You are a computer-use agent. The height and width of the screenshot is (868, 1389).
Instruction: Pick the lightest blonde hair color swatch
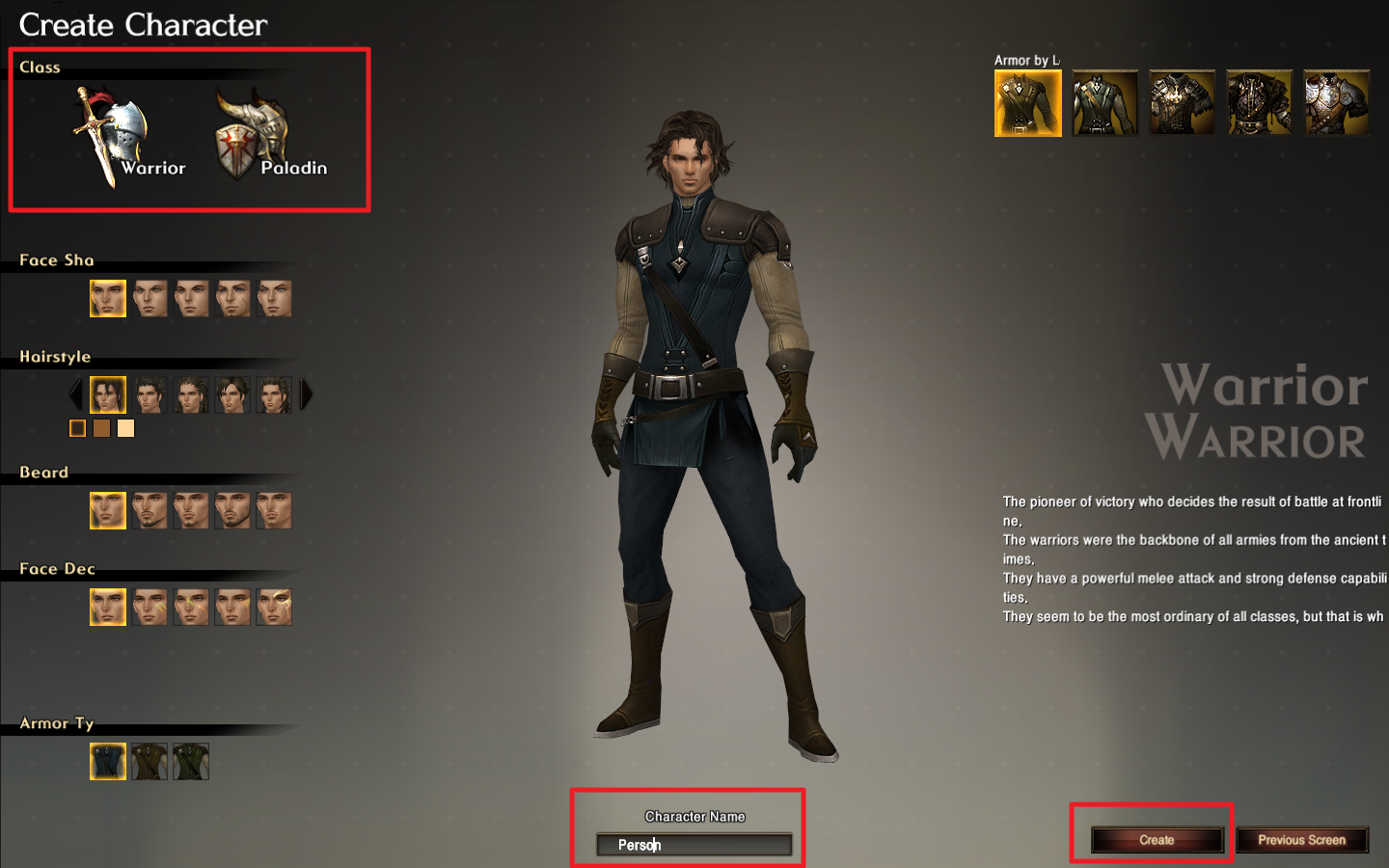[125, 428]
